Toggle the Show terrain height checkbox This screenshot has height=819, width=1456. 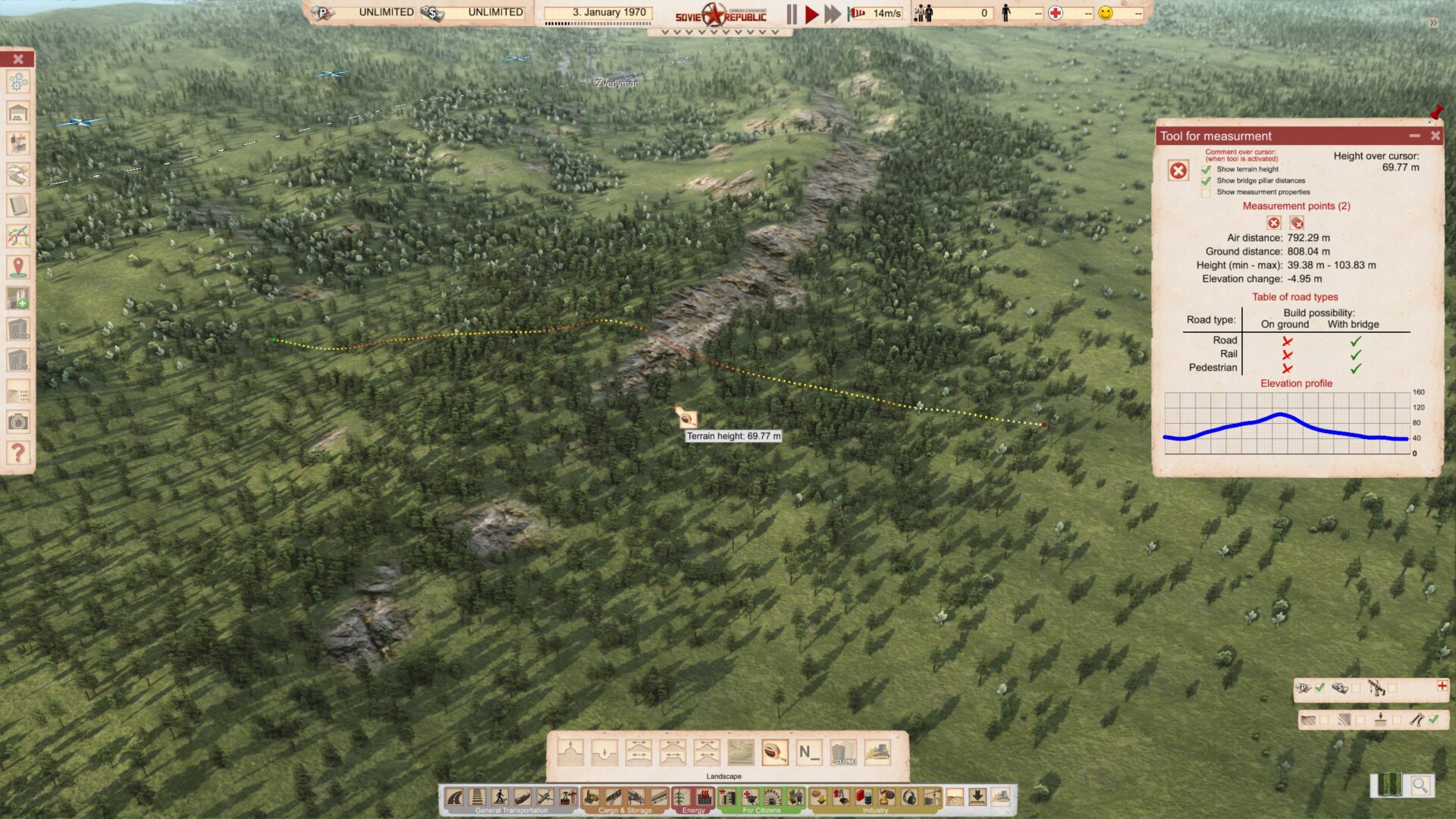point(1206,169)
